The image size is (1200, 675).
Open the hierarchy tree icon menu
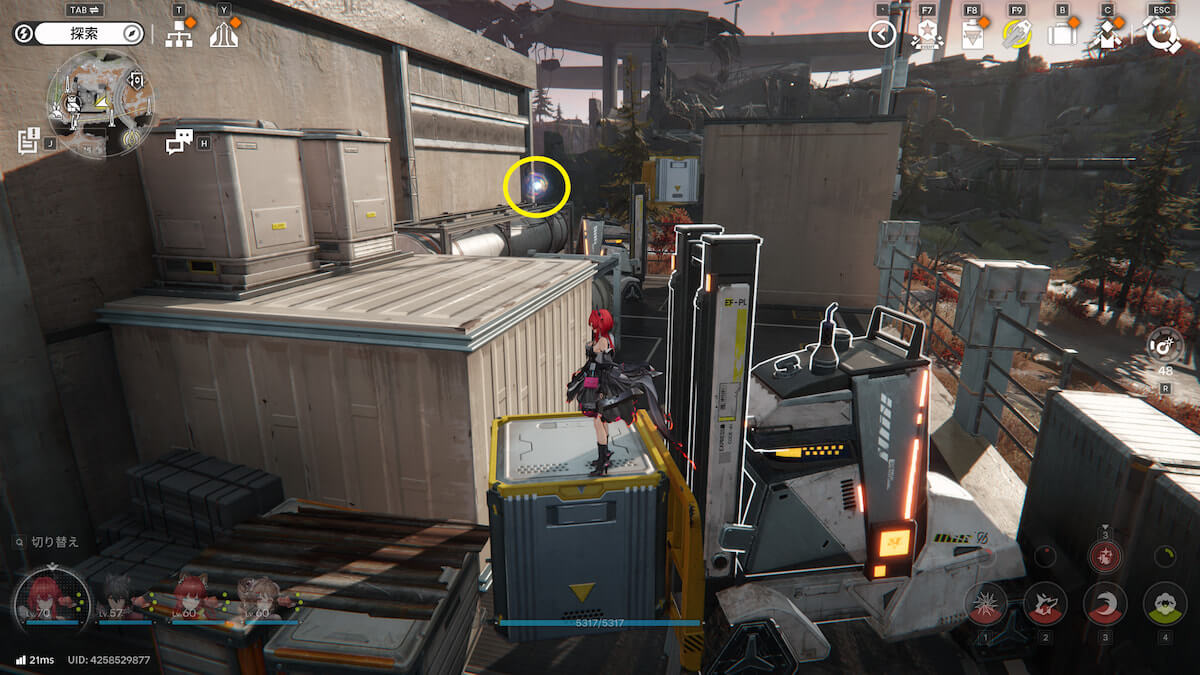[179, 35]
